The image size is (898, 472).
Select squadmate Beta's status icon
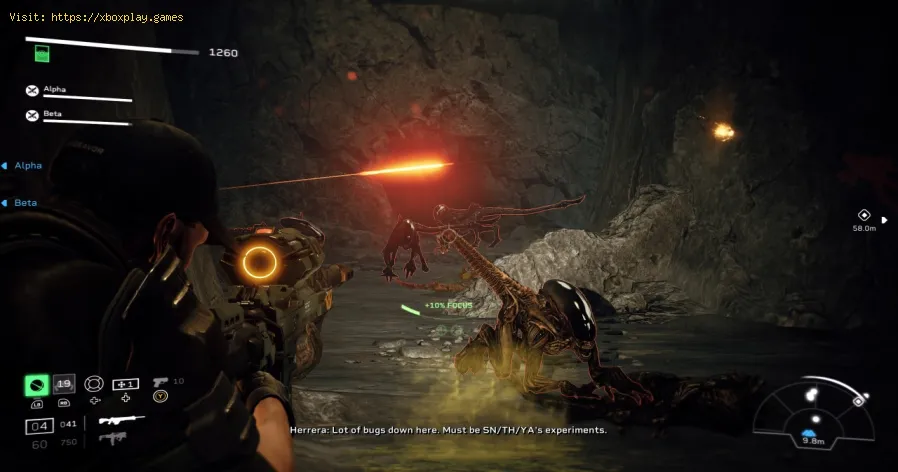32,115
